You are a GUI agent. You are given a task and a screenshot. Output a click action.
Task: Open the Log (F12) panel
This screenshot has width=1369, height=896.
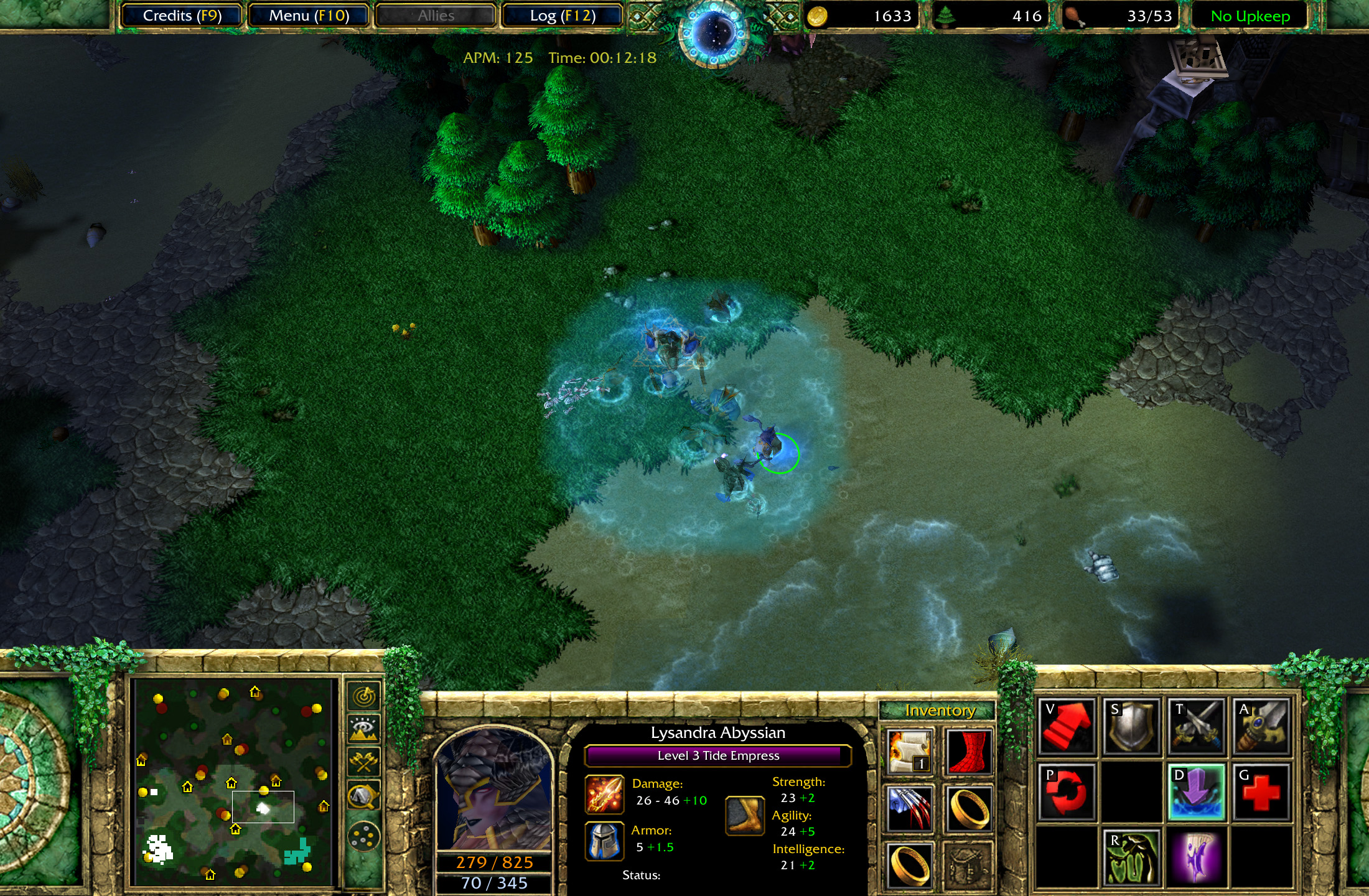click(x=563, y=16)
